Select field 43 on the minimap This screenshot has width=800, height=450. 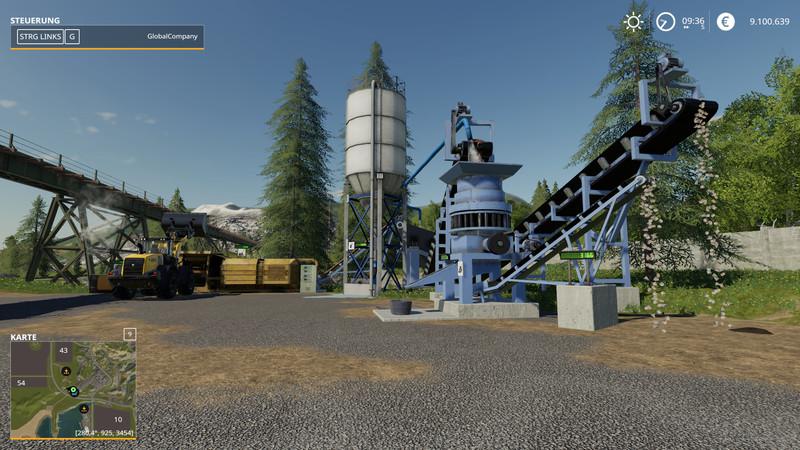click(x=63, y=350)
